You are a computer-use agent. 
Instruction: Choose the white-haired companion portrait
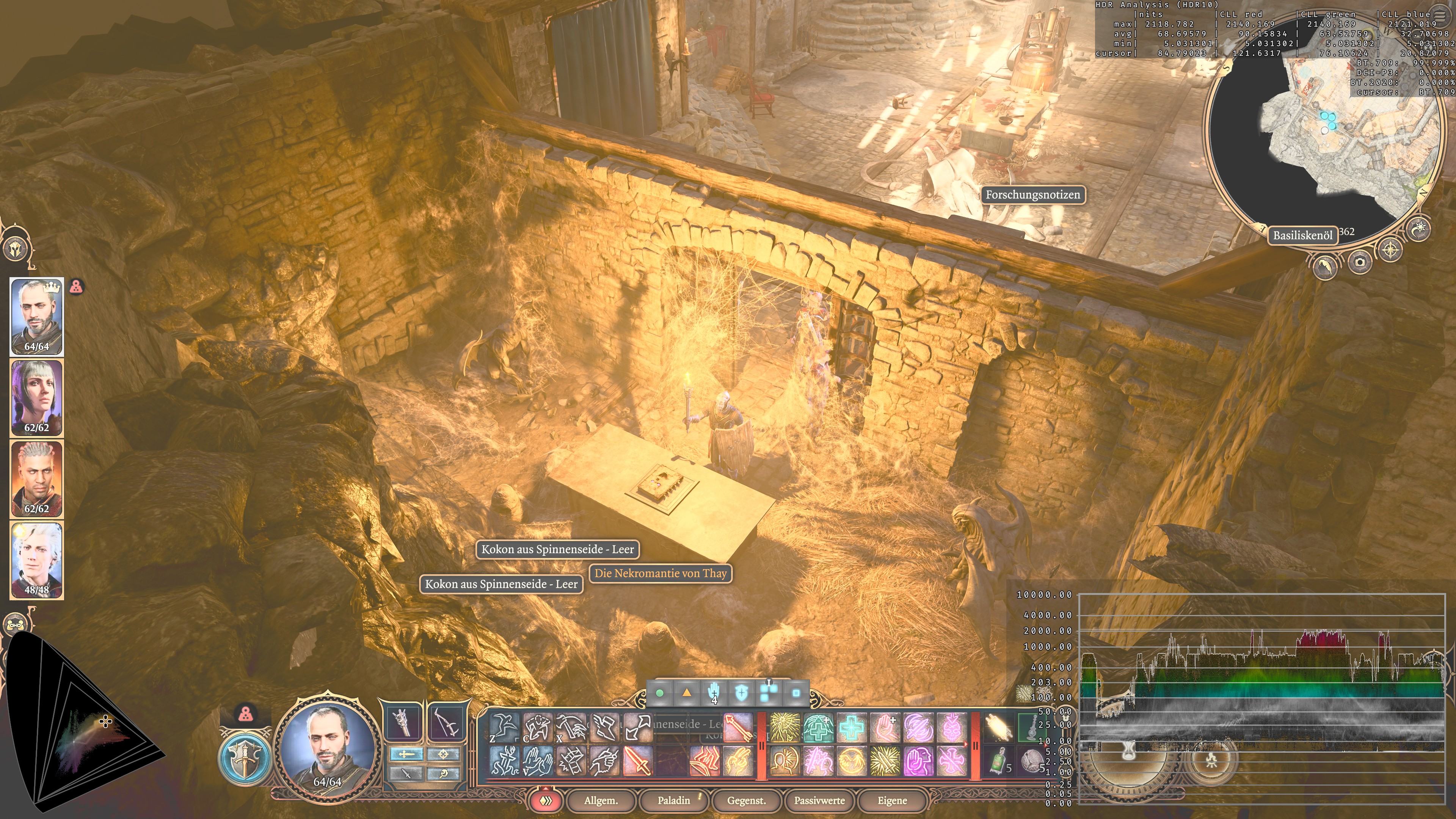pyautogui.click(x=37, y=560)
